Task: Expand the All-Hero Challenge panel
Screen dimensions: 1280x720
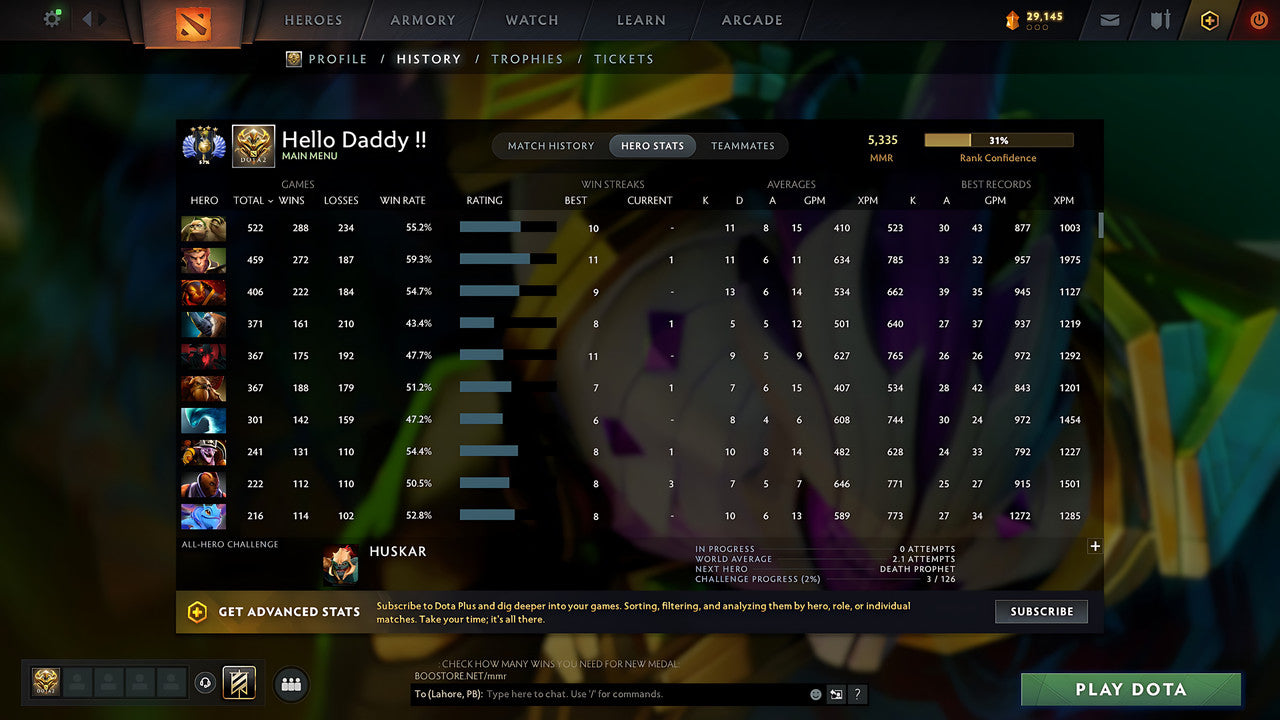Action: (1095, 546)
